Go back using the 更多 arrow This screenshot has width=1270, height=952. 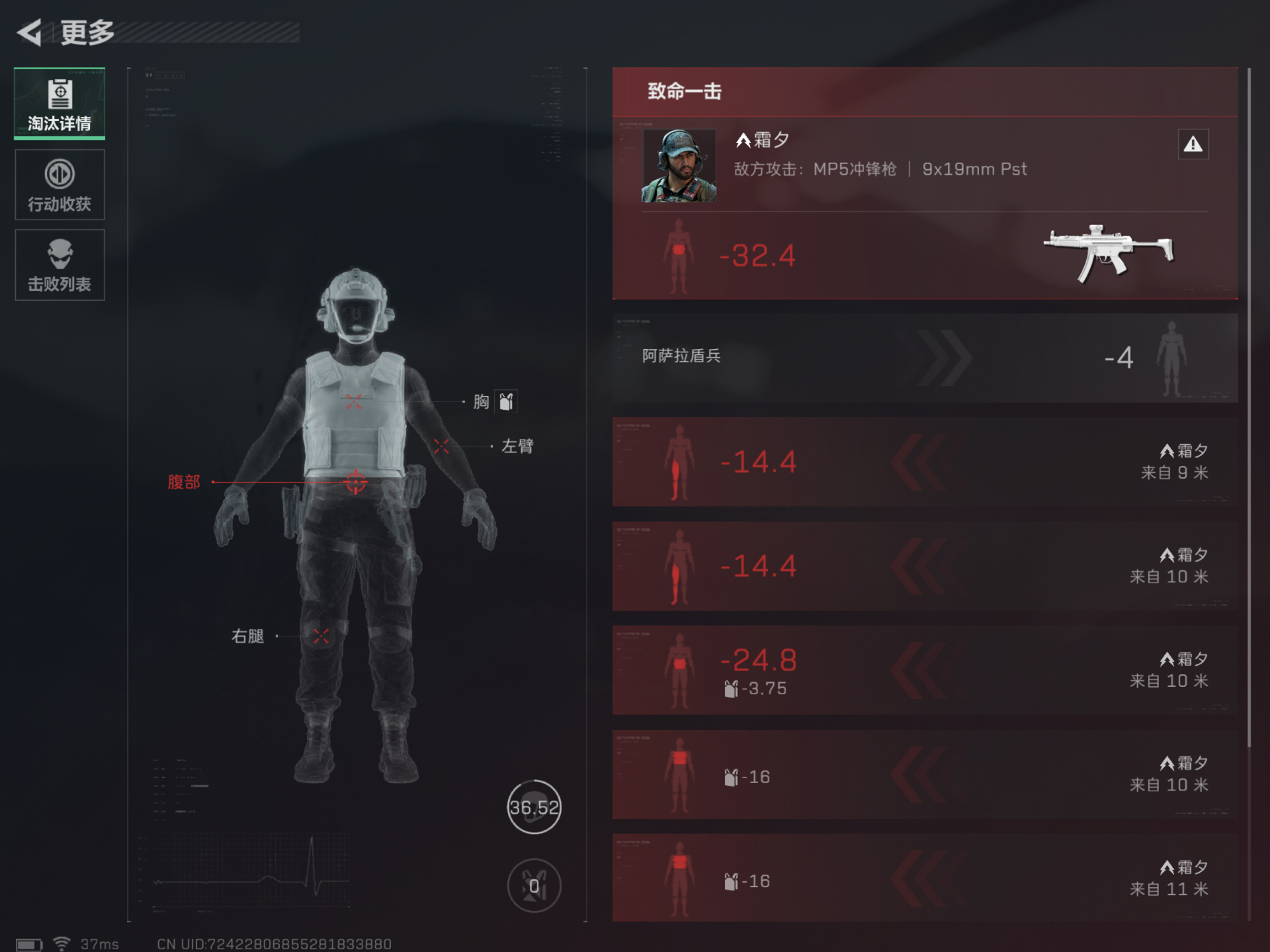[x=30, y=32]
